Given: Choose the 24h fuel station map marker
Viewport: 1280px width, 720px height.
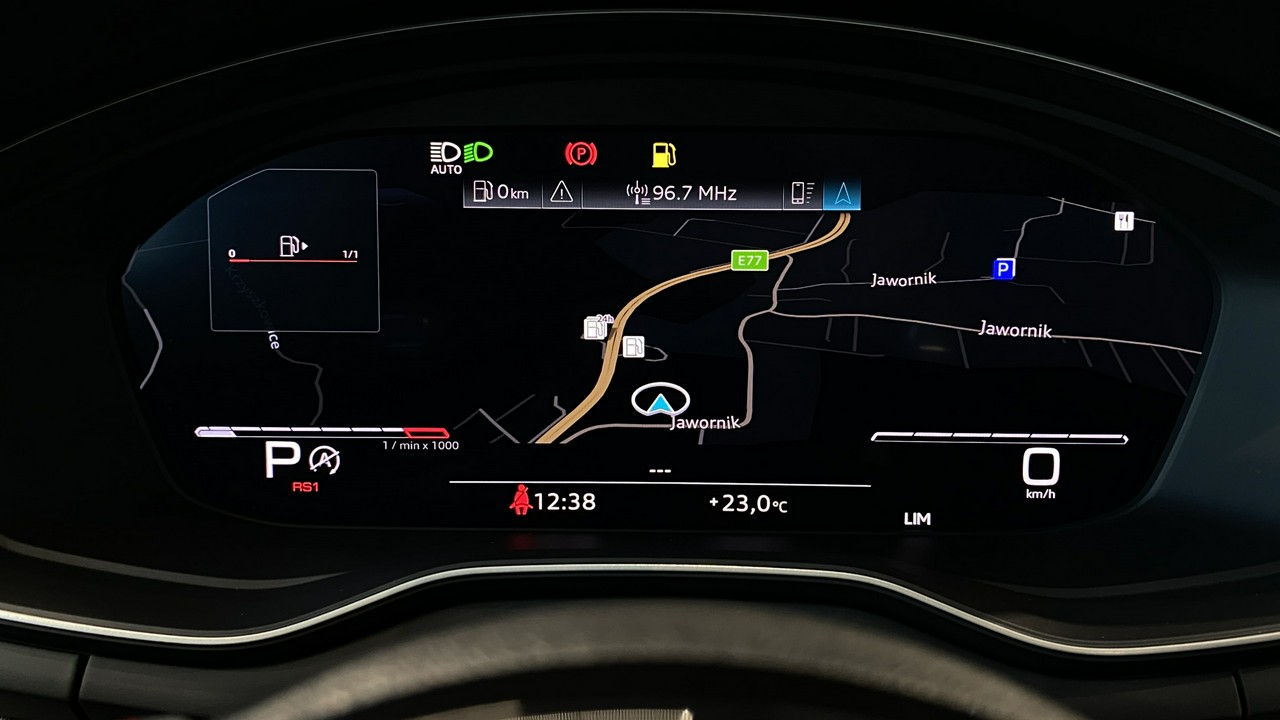Looking at the screenshot, I should click(x=597, y=327).
